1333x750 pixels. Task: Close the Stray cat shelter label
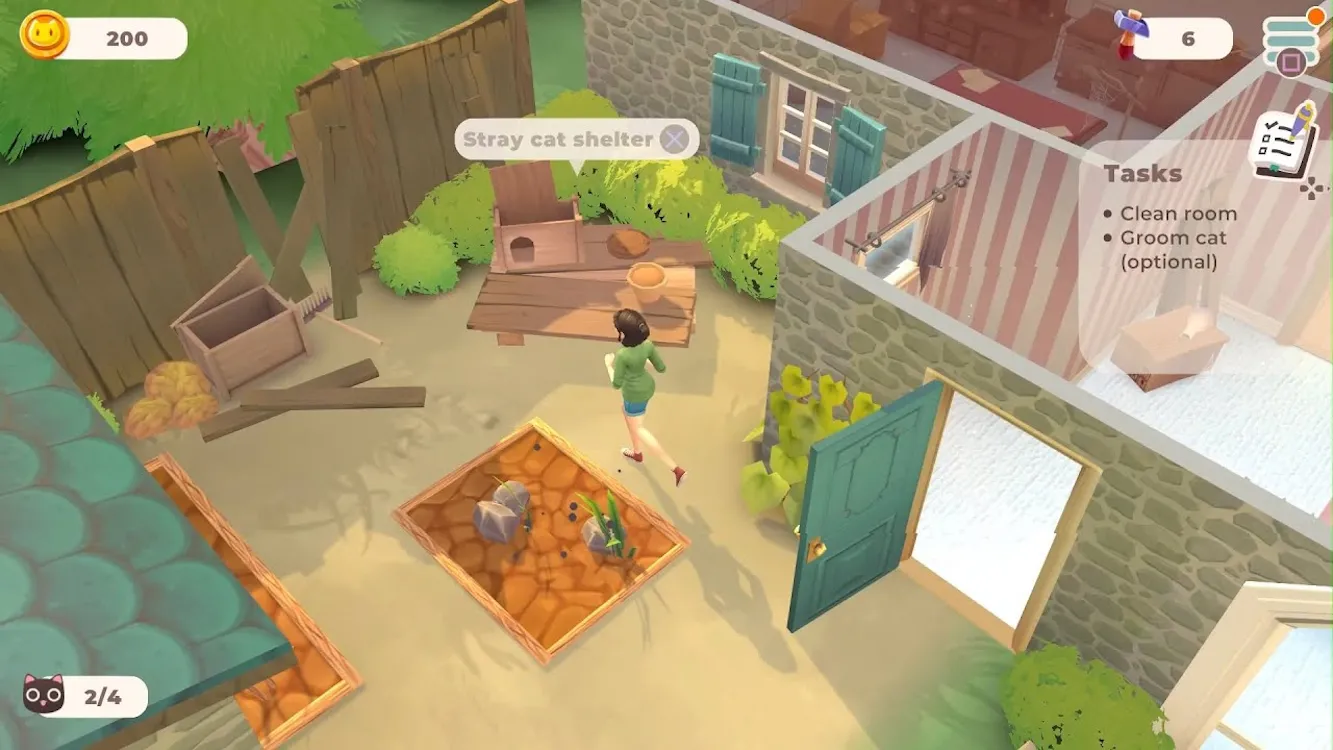click(675, 140)
